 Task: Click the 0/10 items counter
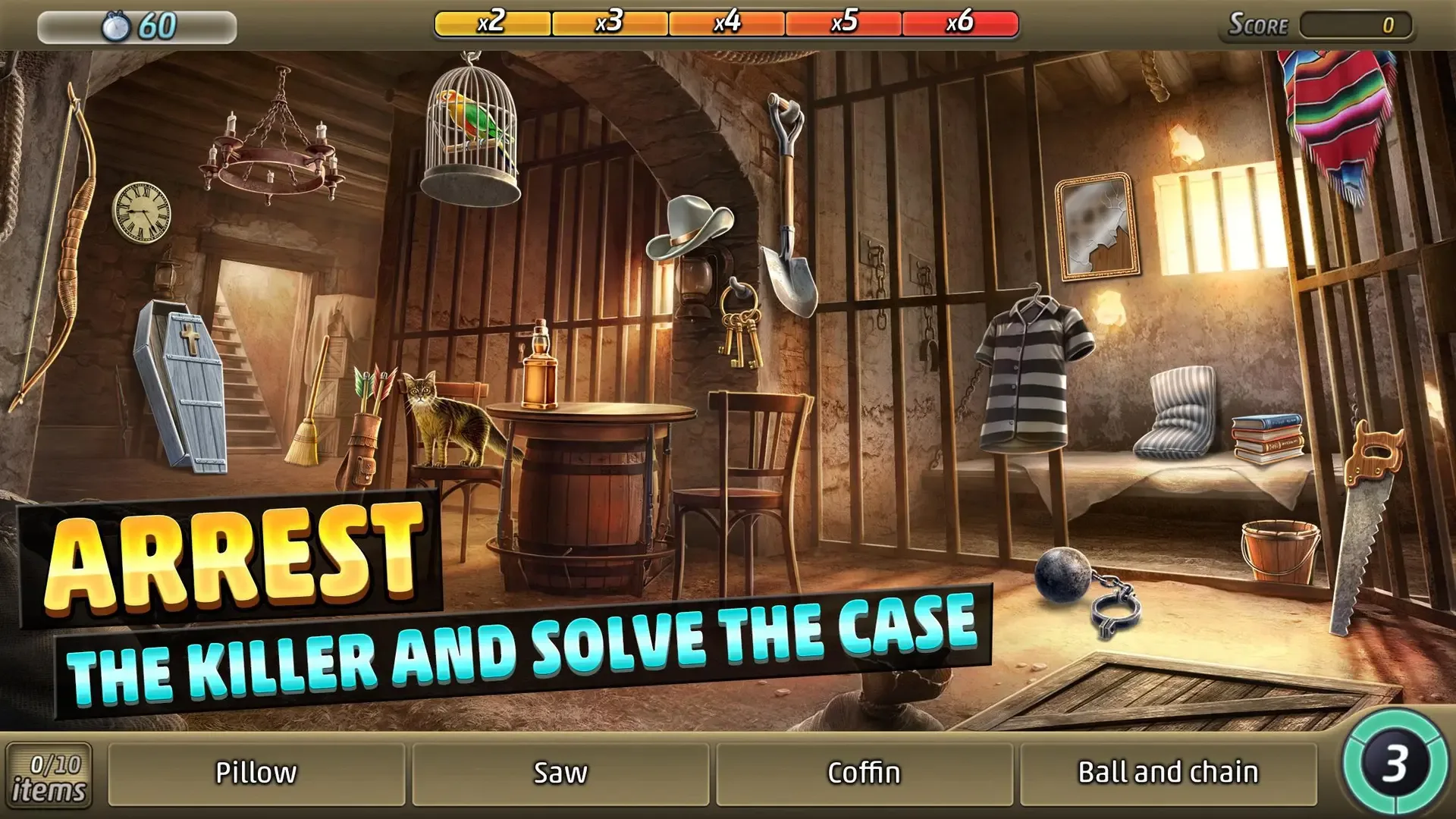click(x=50, y=773)
